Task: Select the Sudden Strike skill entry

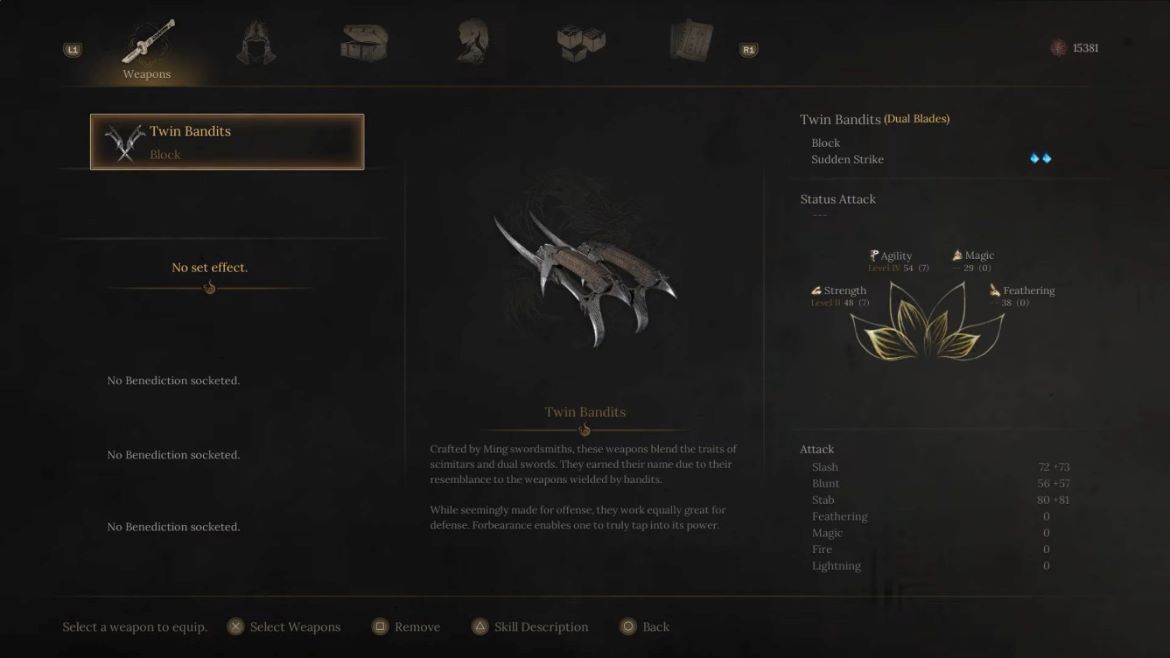Action: (x=847, y=159)
